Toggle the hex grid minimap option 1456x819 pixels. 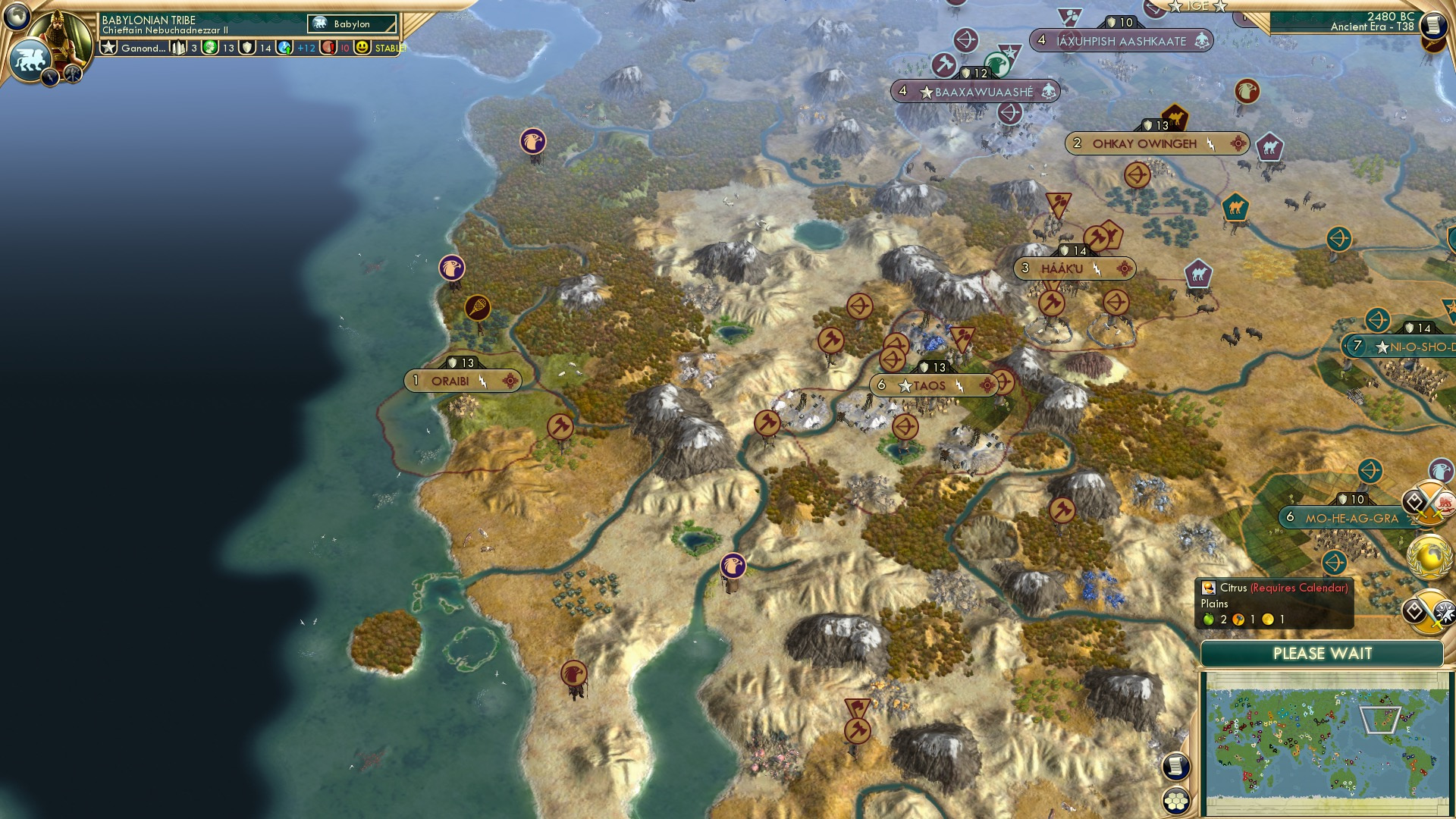pyautogui.click(x=1176, y=801)
